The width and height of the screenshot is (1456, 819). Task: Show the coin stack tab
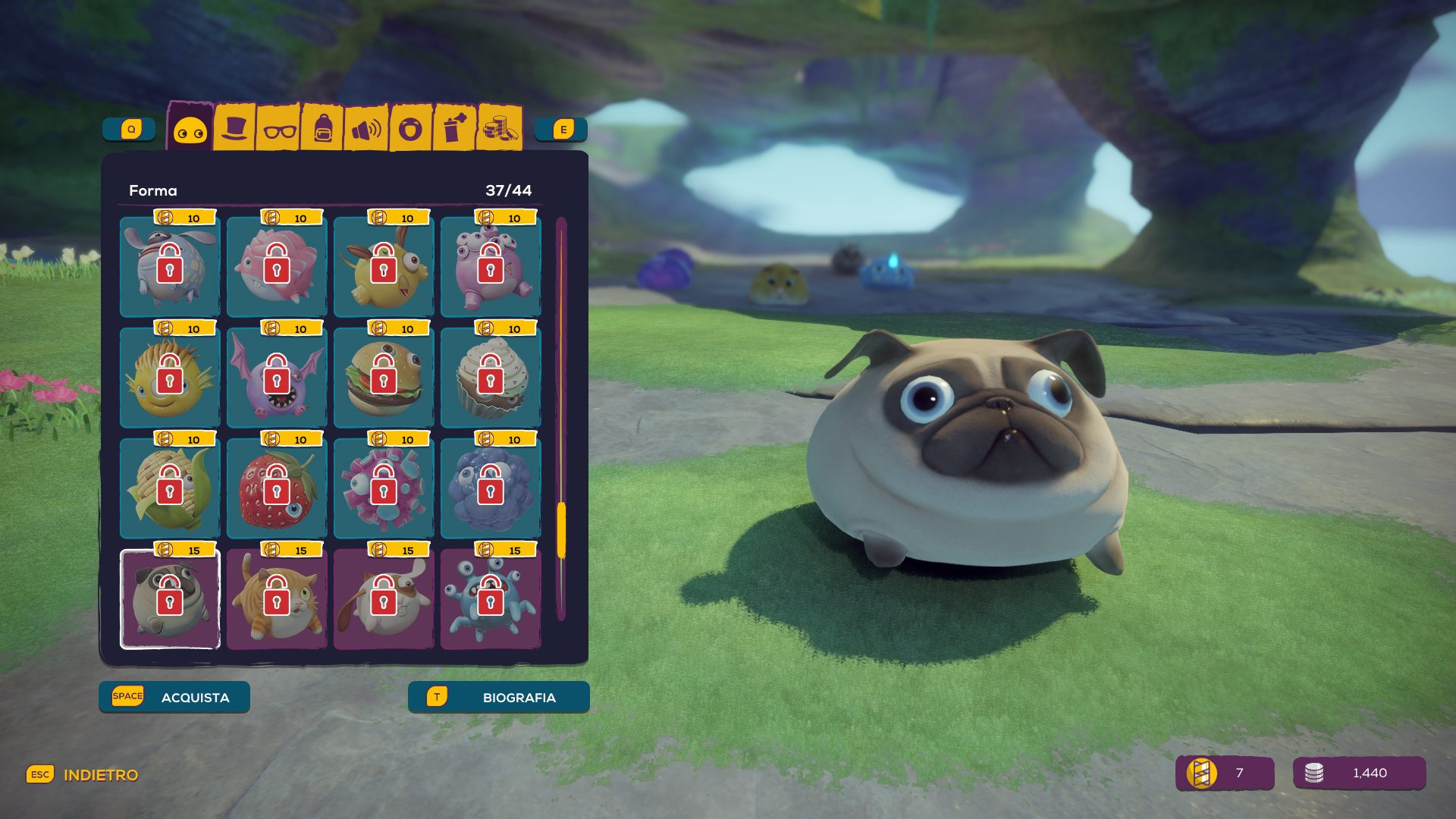tap(499, 128)
